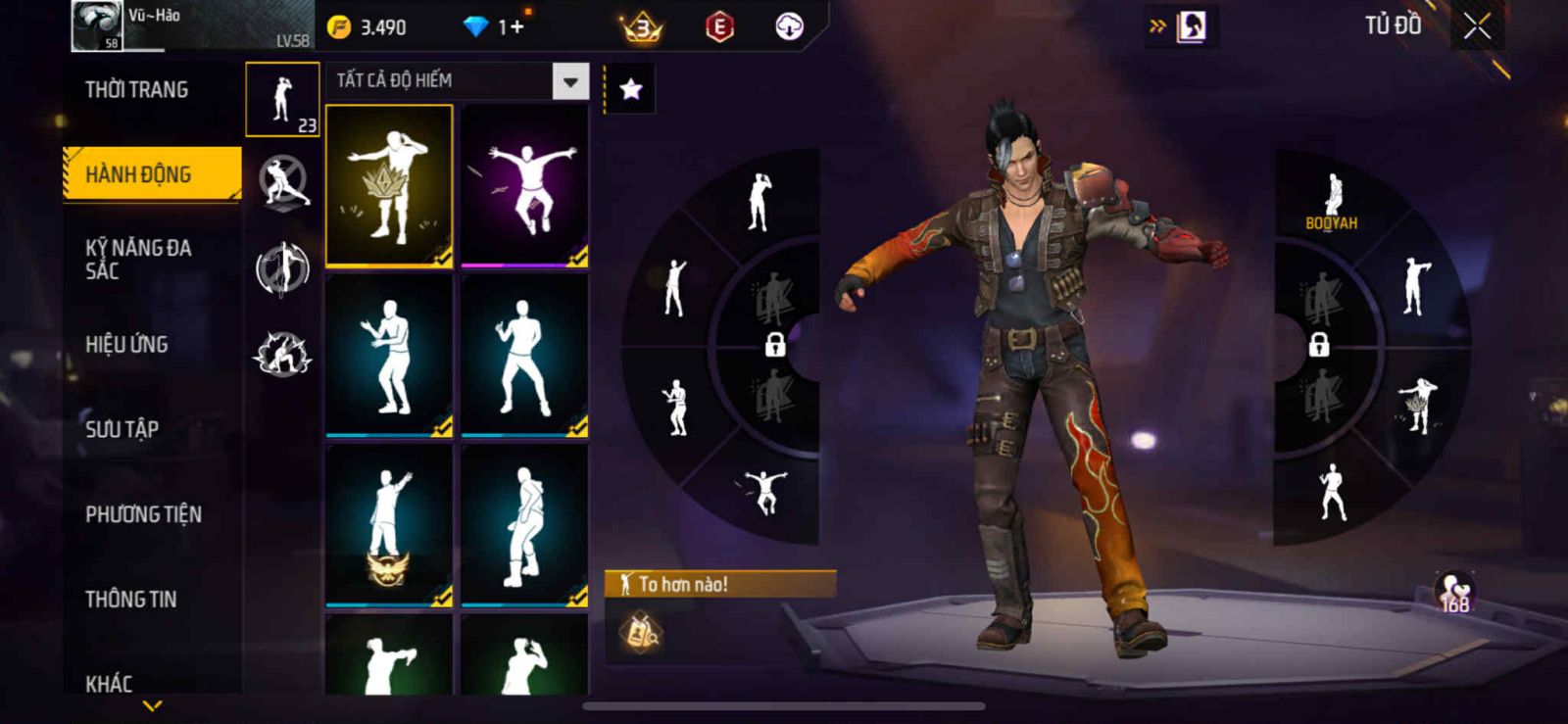Toggle the star favorites filter
The height and width of the screenshot is (724, 1568).
(x=631, y=90)
